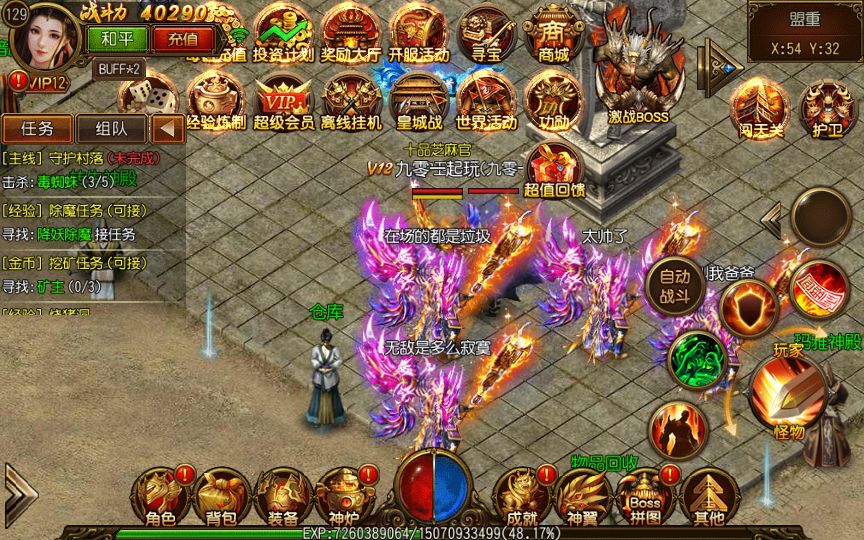This screenshot has height=540, width=864.
Task: Open the 角色 character panel
Action: click(160, 495)
